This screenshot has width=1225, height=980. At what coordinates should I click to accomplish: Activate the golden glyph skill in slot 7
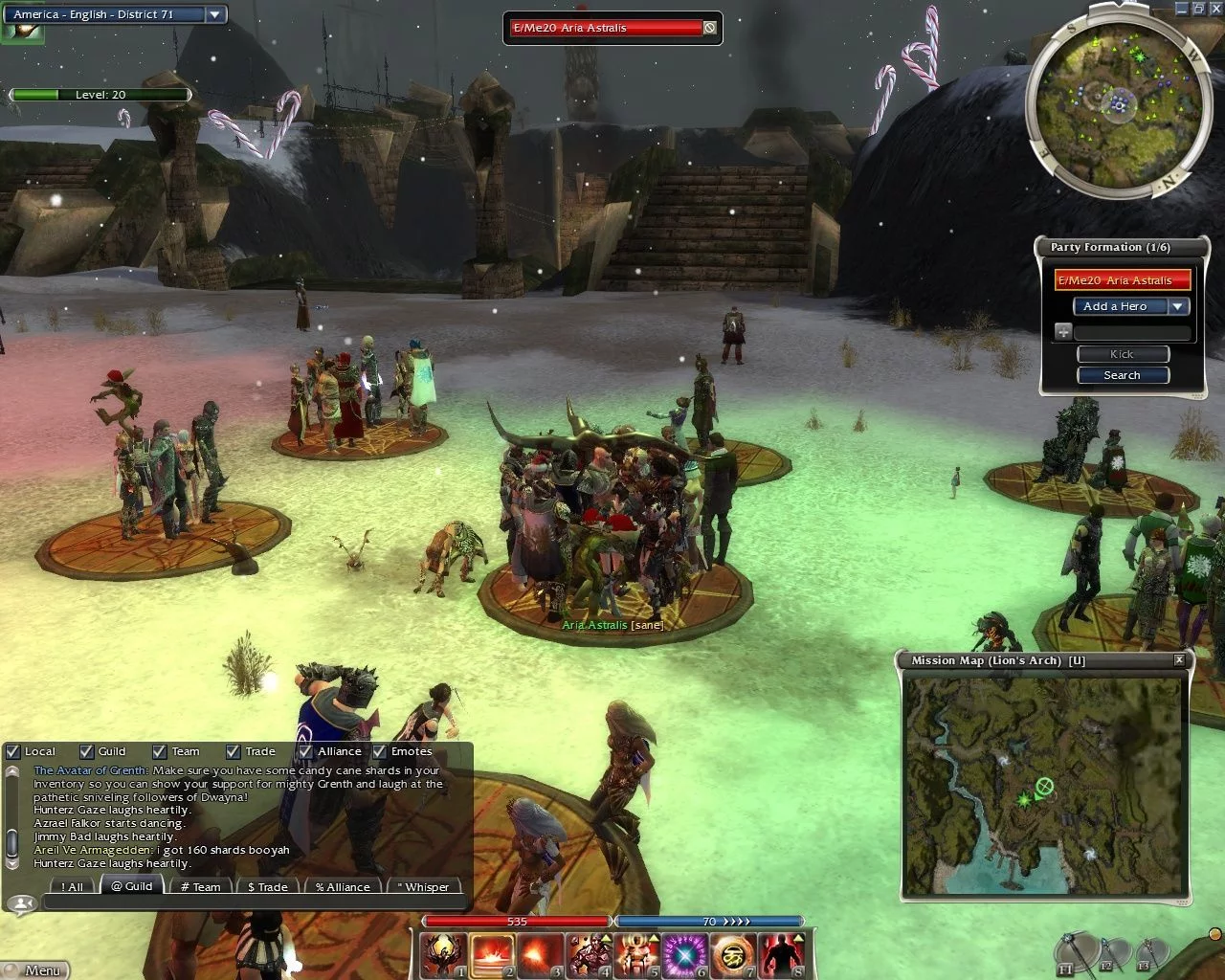point(733,955)
